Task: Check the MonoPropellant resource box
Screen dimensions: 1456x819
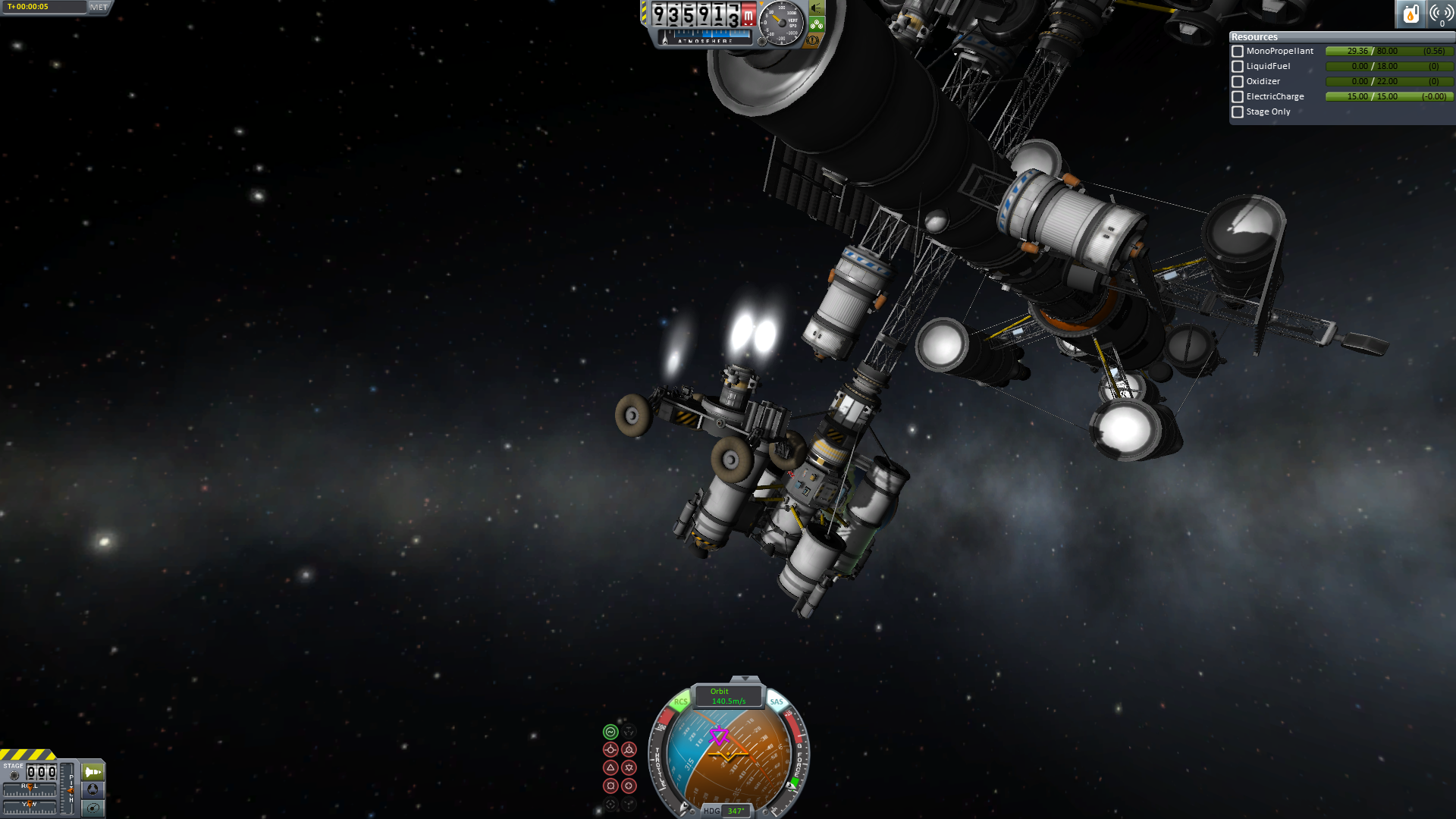Action: point(1238,52)
